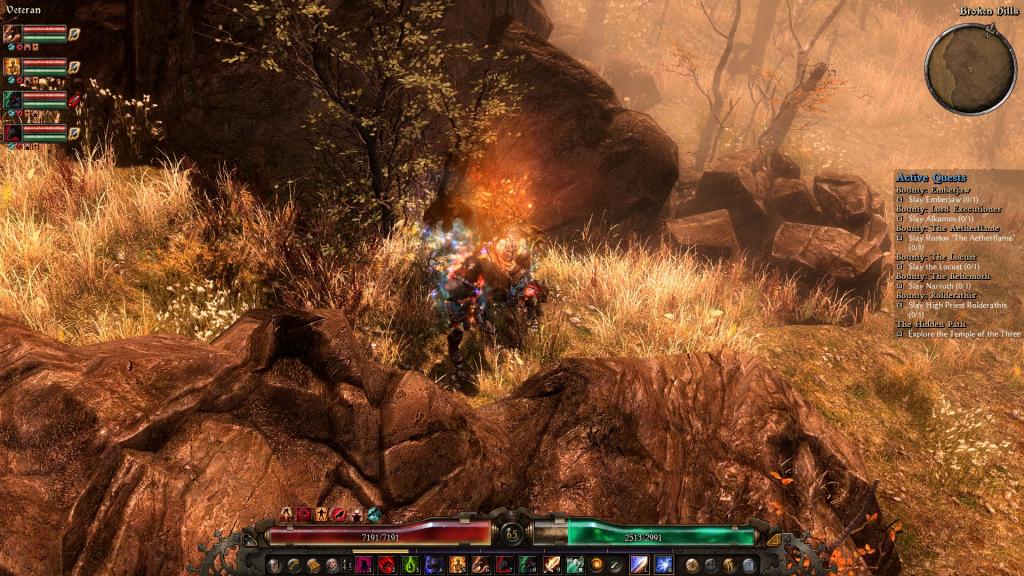Image resolution: width=1024 pixels, height=576 pixels.
Task: Use the magenta figure skill in hotbar
Action: pos(363,565)
